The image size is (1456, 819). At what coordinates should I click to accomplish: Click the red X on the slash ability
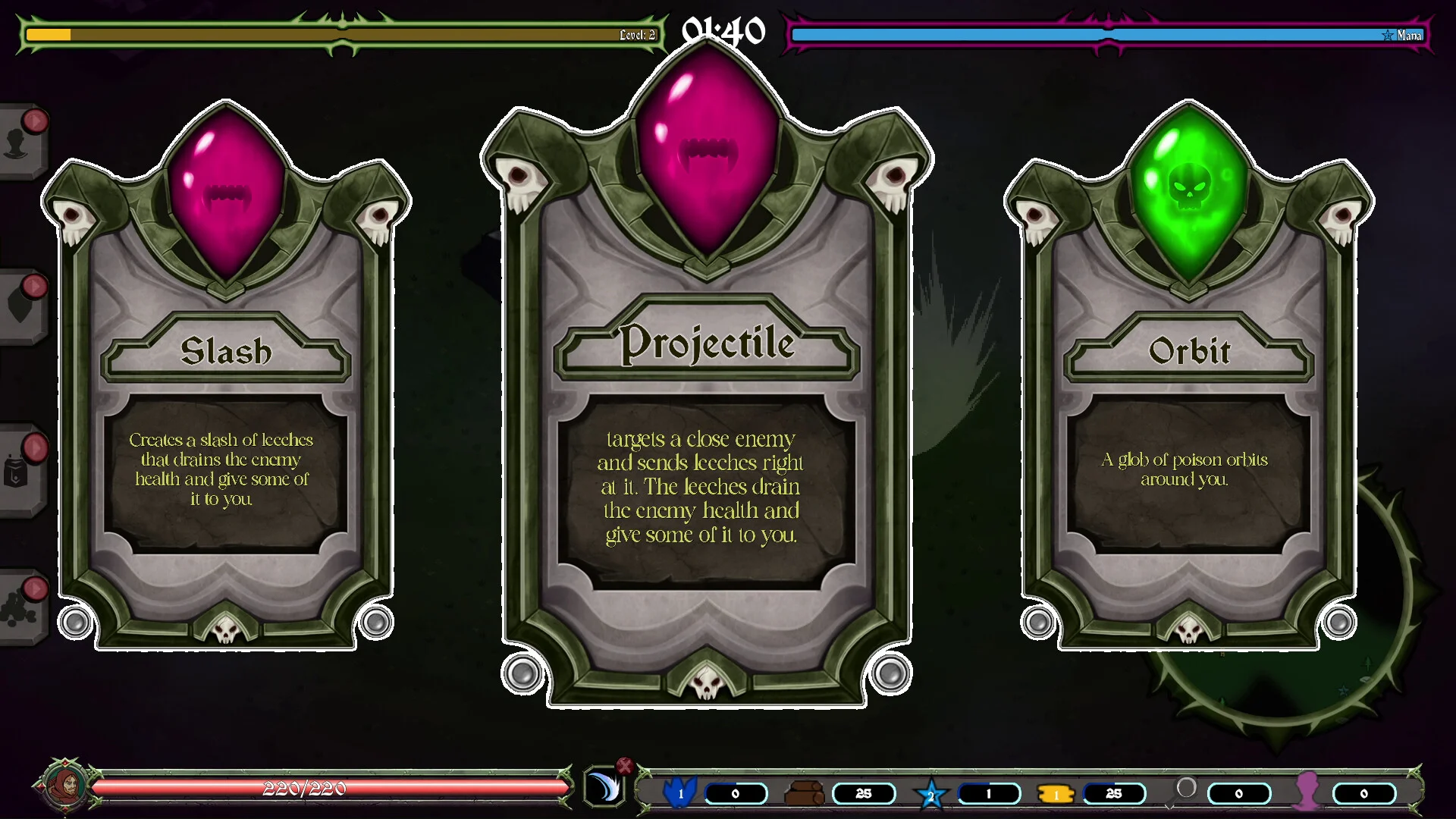624,766
